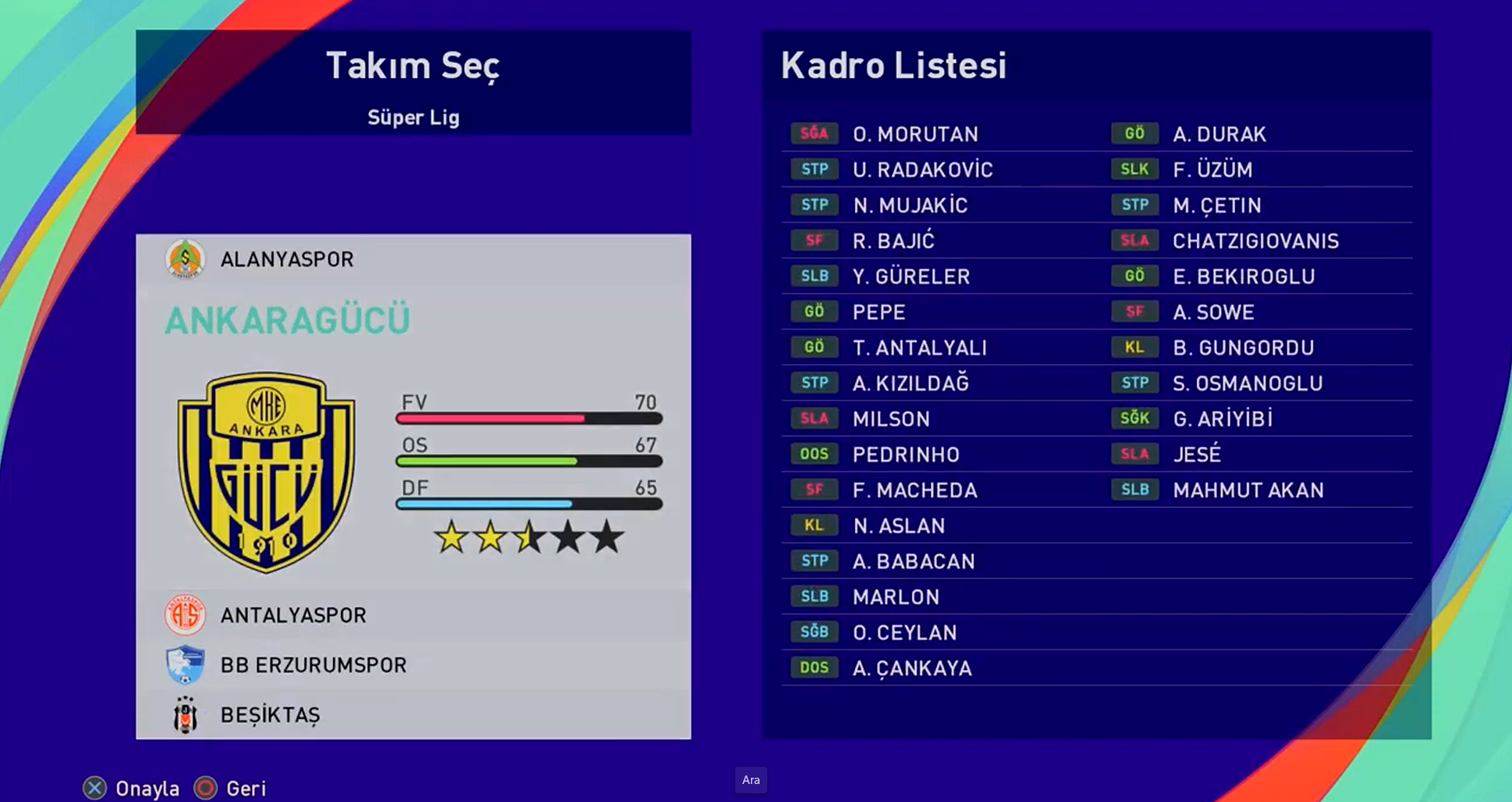The height and width of the screenshot is (802, 1512).
Task: Select Mahmut Akan squad entry
Action: (1248, 491)
